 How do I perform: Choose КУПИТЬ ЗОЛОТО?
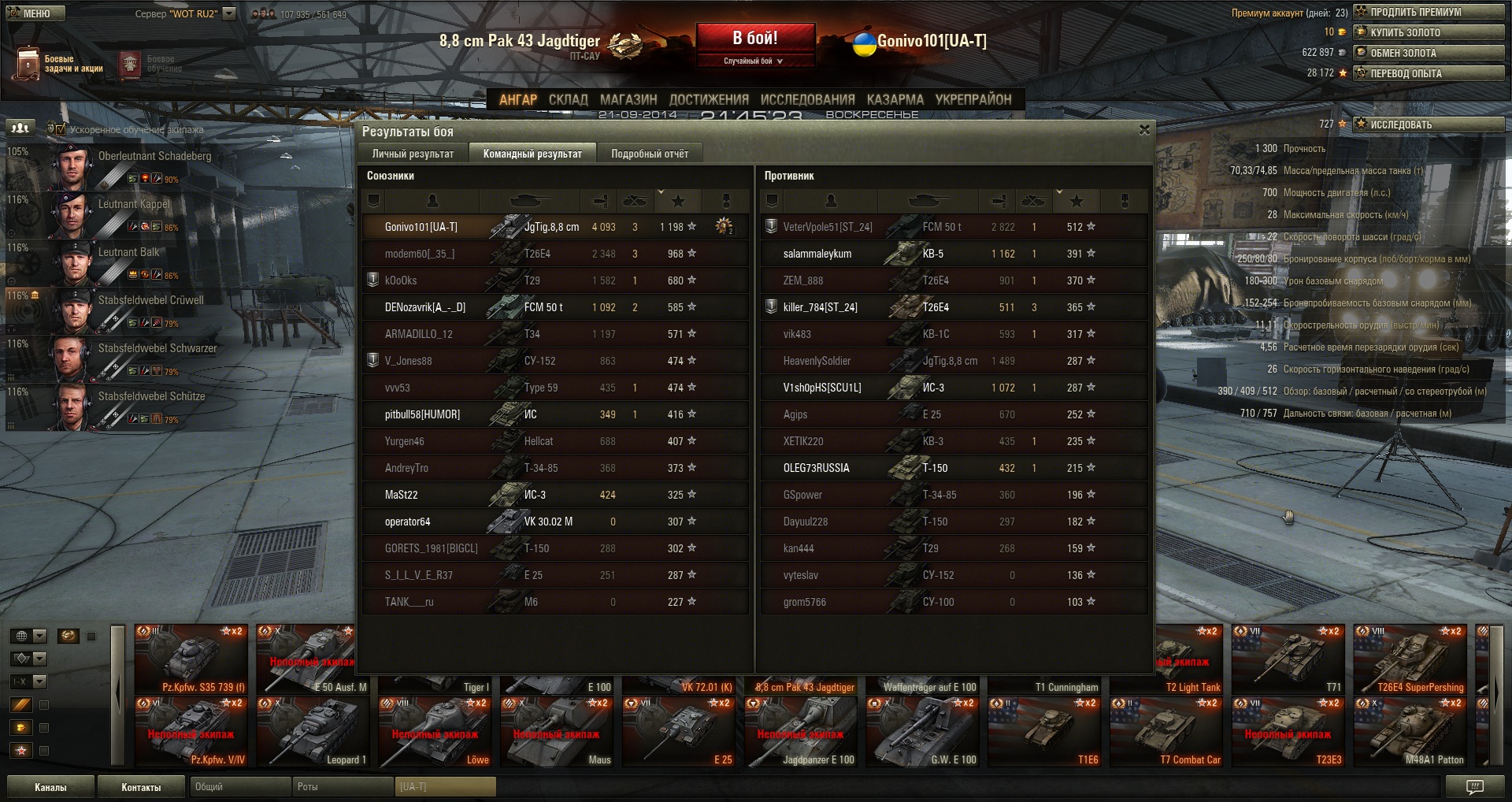coord(1429,32)
